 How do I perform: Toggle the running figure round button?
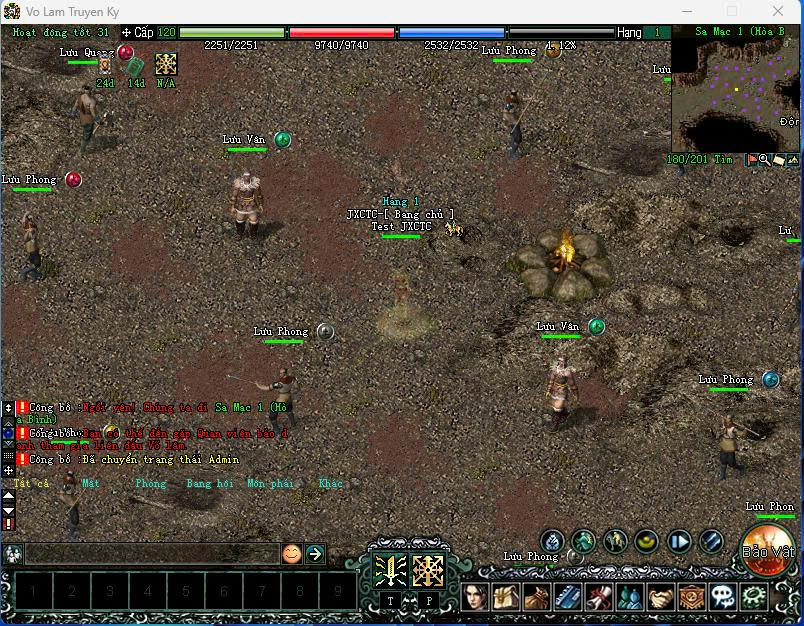click(x=583, y=542)
